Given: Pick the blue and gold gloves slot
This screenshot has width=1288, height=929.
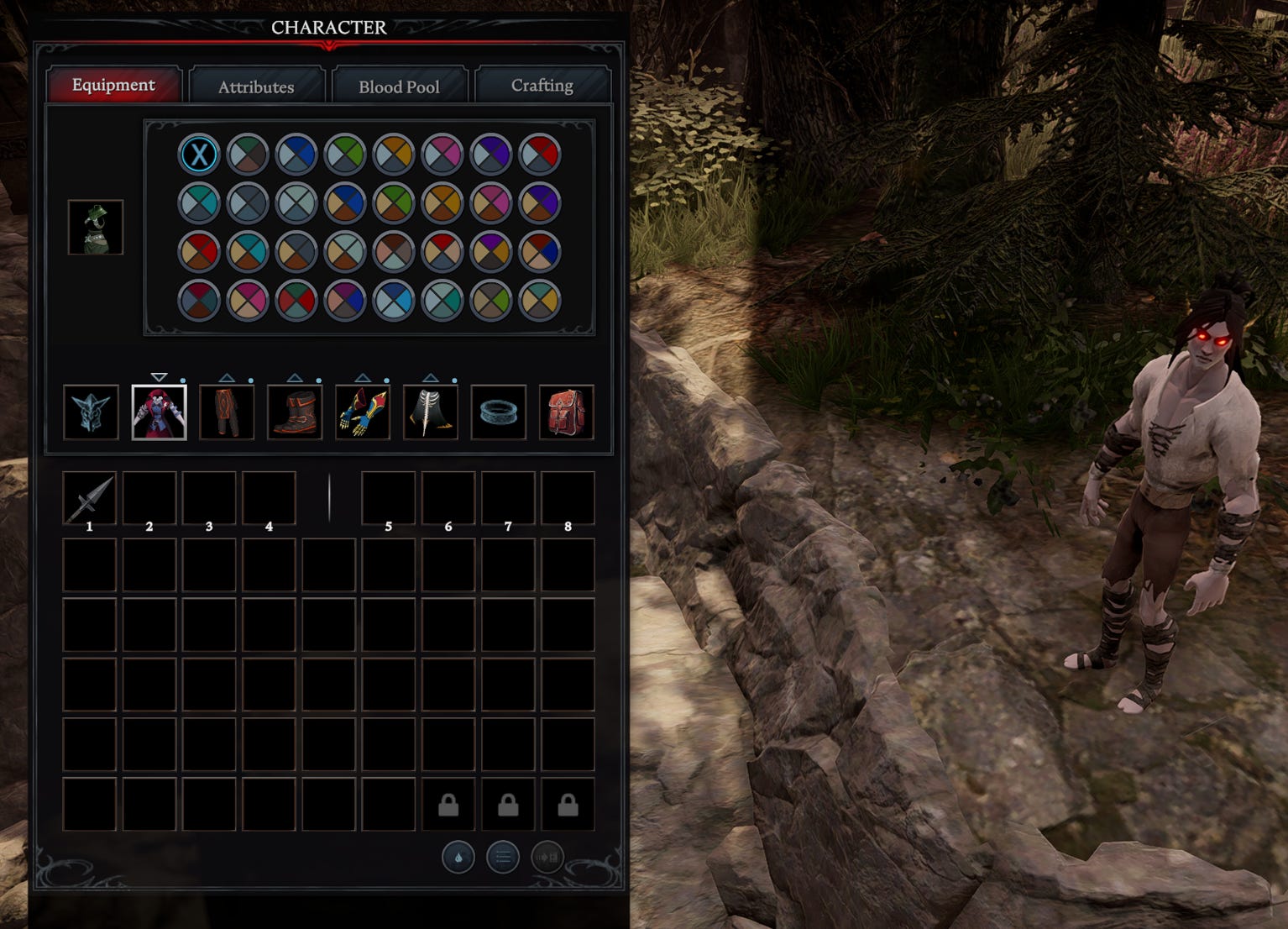Looking at the screenshot, I should [363, 412].
